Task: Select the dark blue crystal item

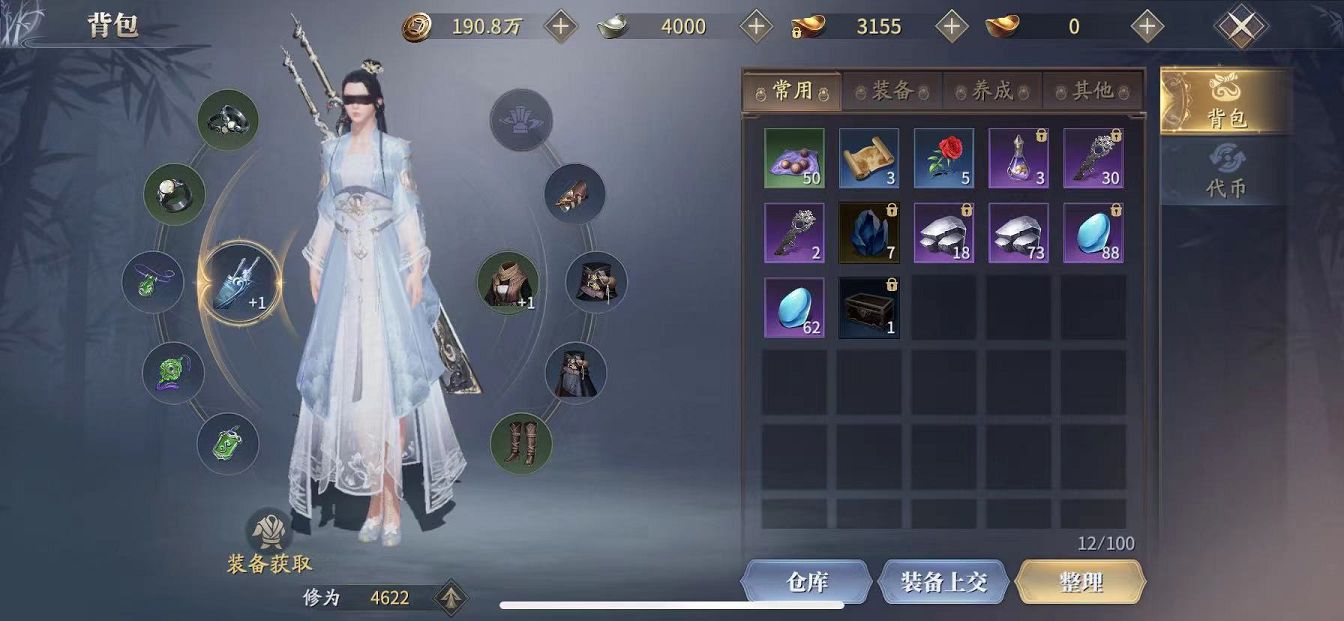Action: pos(869,233)
